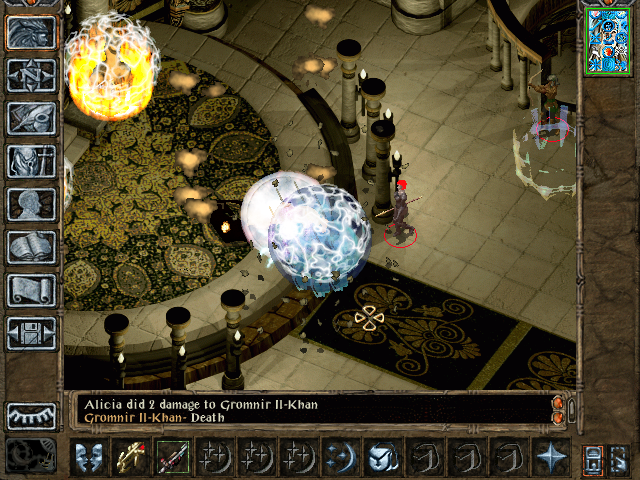
Task: Open the inventory screen
Action: [31, 161]
